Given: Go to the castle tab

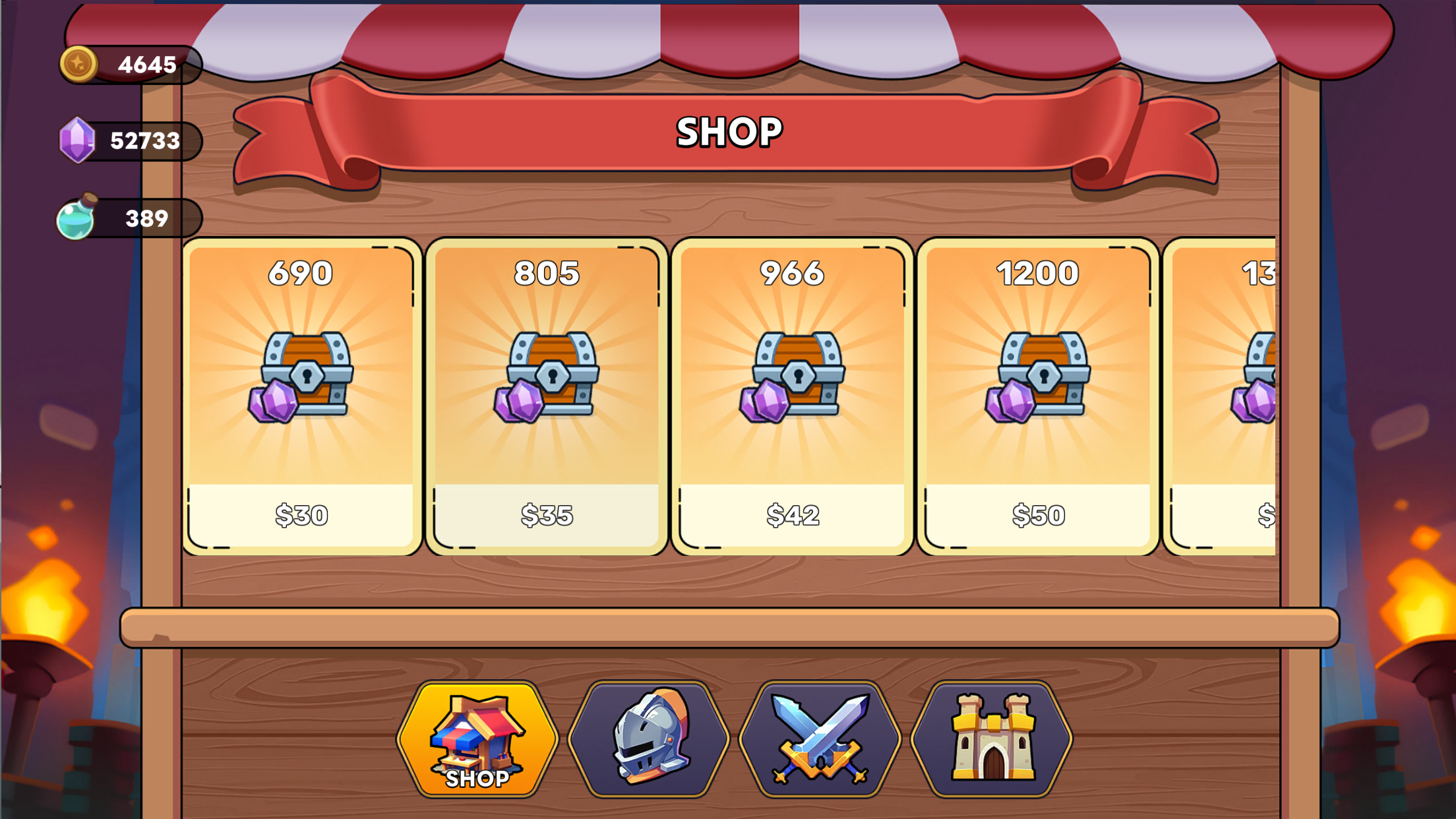Looking at the screenshot, I should click(x=991, y=739).
